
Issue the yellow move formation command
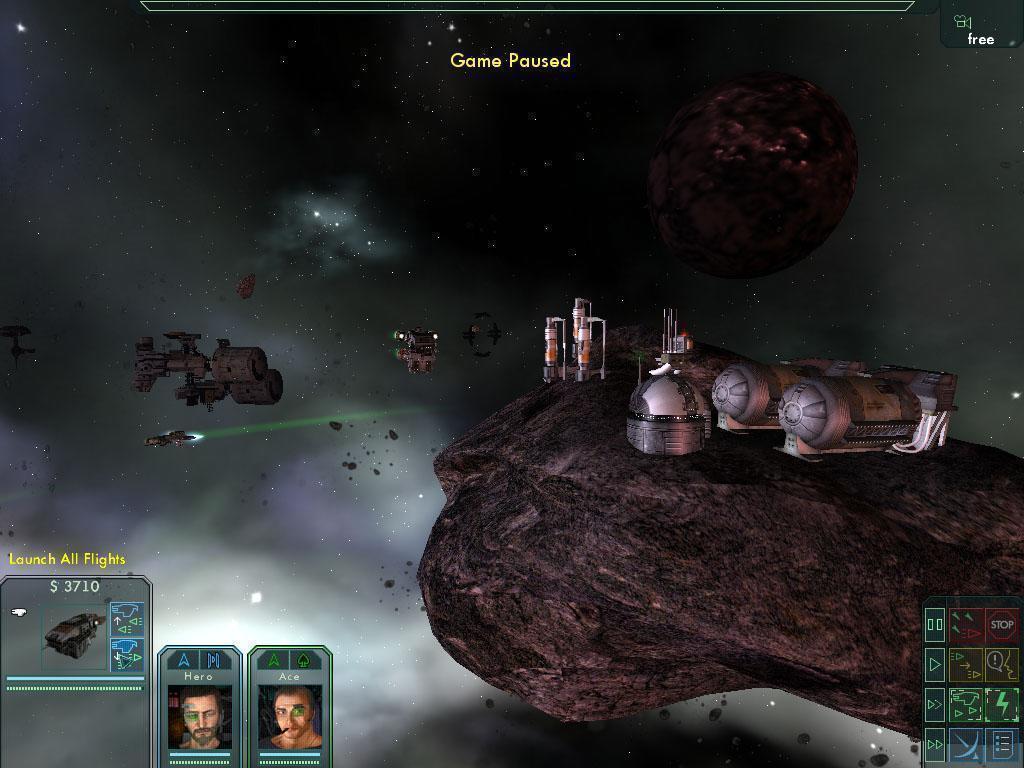click(966, 663)
